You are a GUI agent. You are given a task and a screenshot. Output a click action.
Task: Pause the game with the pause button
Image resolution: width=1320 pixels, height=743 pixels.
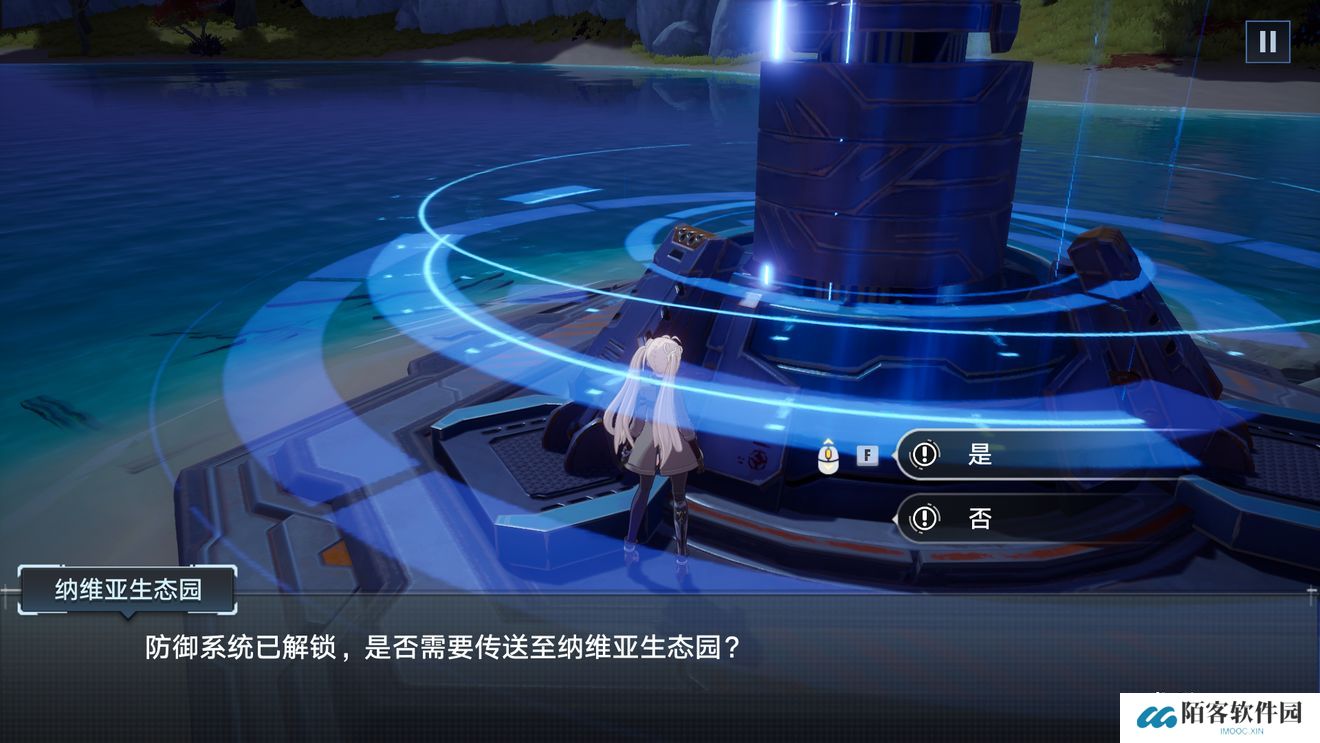[1267, 42]
